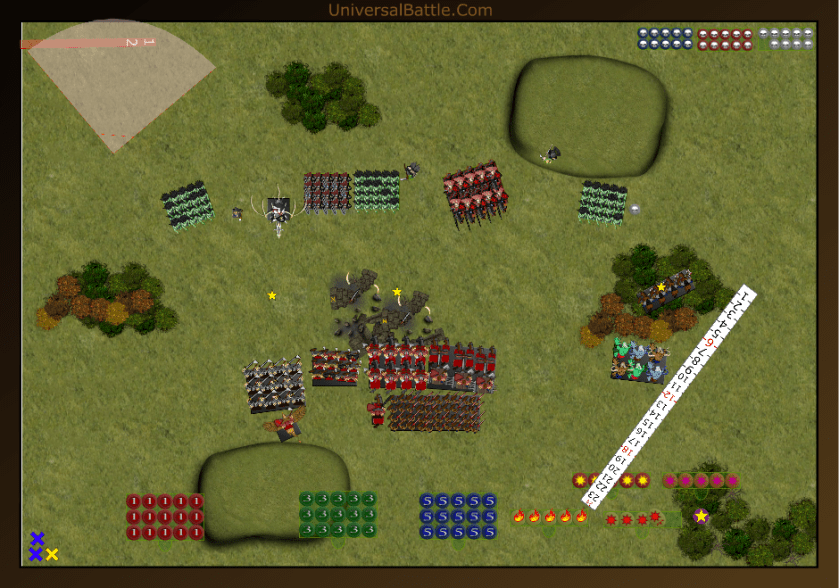Click the UniversalBattle.Com title link
Screen dimensions: 839x588
[x=410, y=10]
